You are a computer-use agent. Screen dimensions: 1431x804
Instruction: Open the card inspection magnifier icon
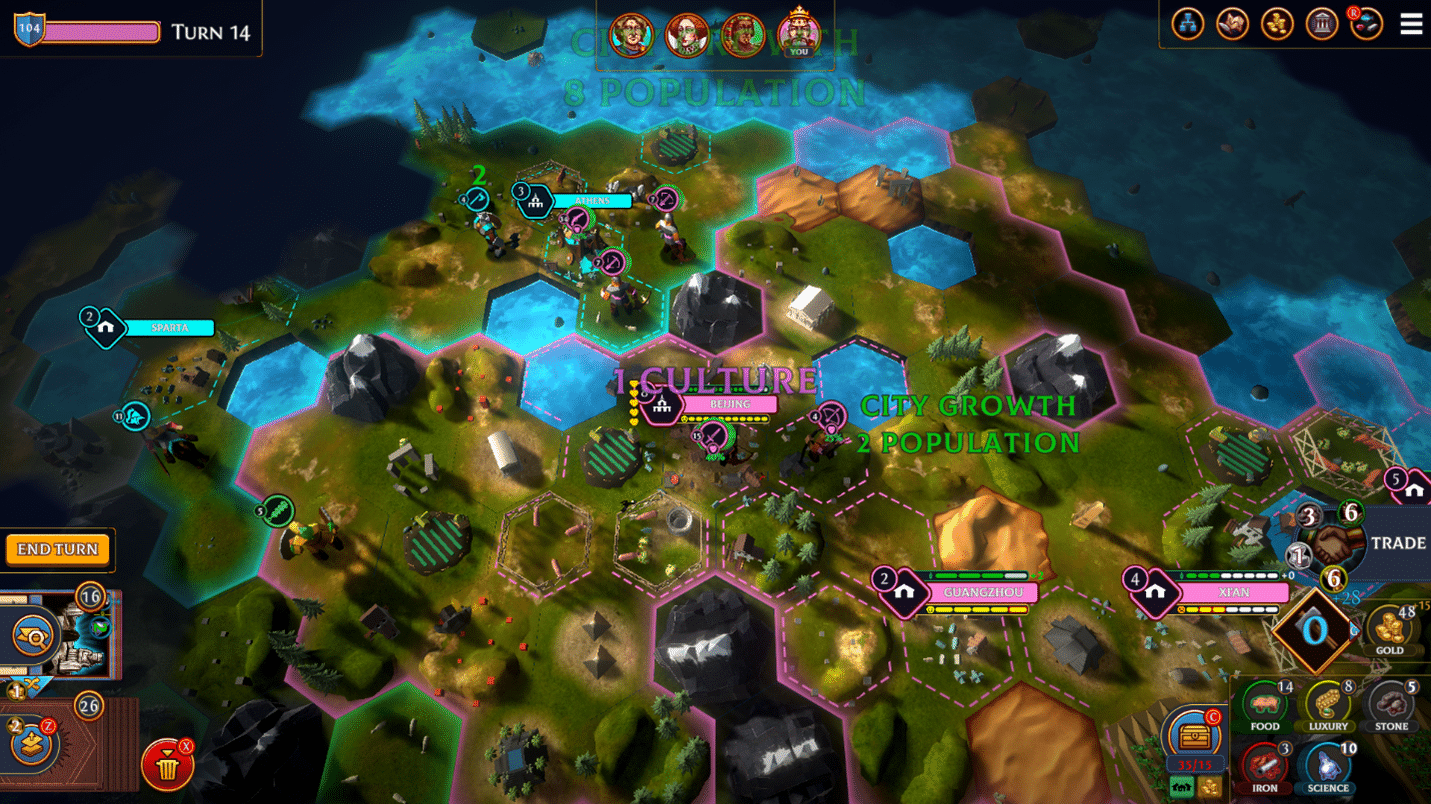pyautogui.click(x=36, y=636)
